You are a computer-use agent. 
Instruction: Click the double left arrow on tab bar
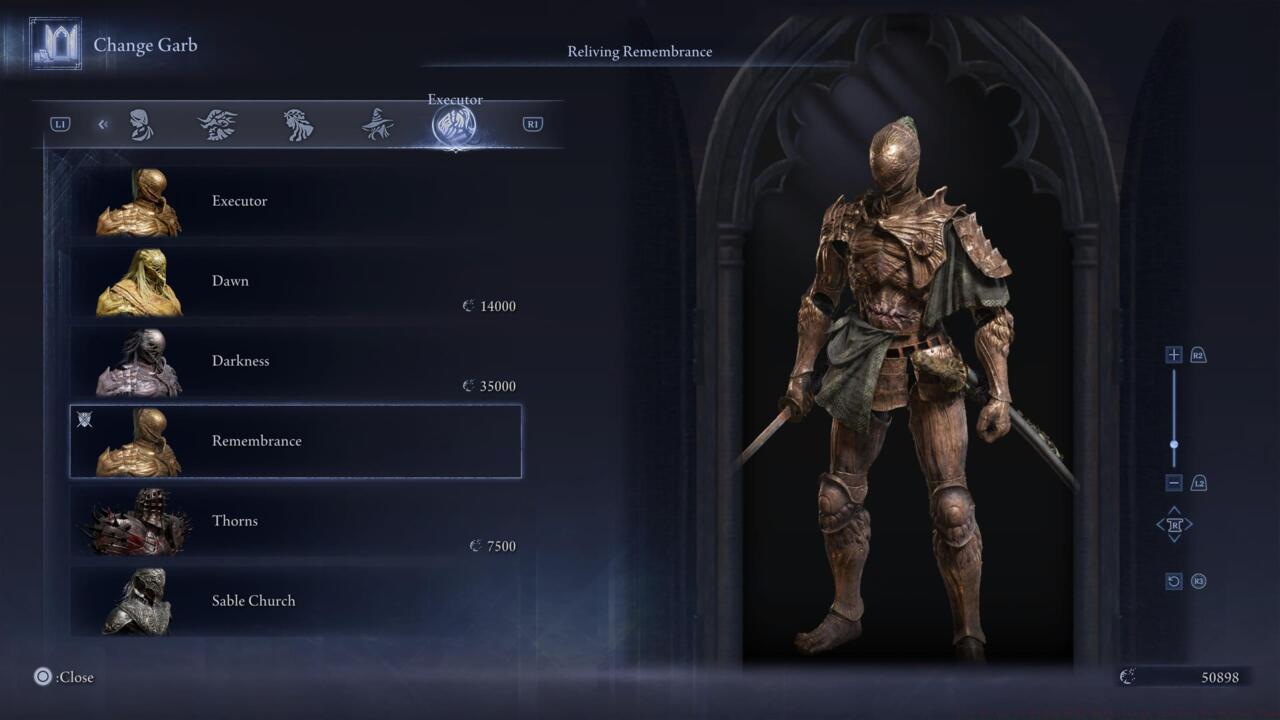(x=103, y=125)
